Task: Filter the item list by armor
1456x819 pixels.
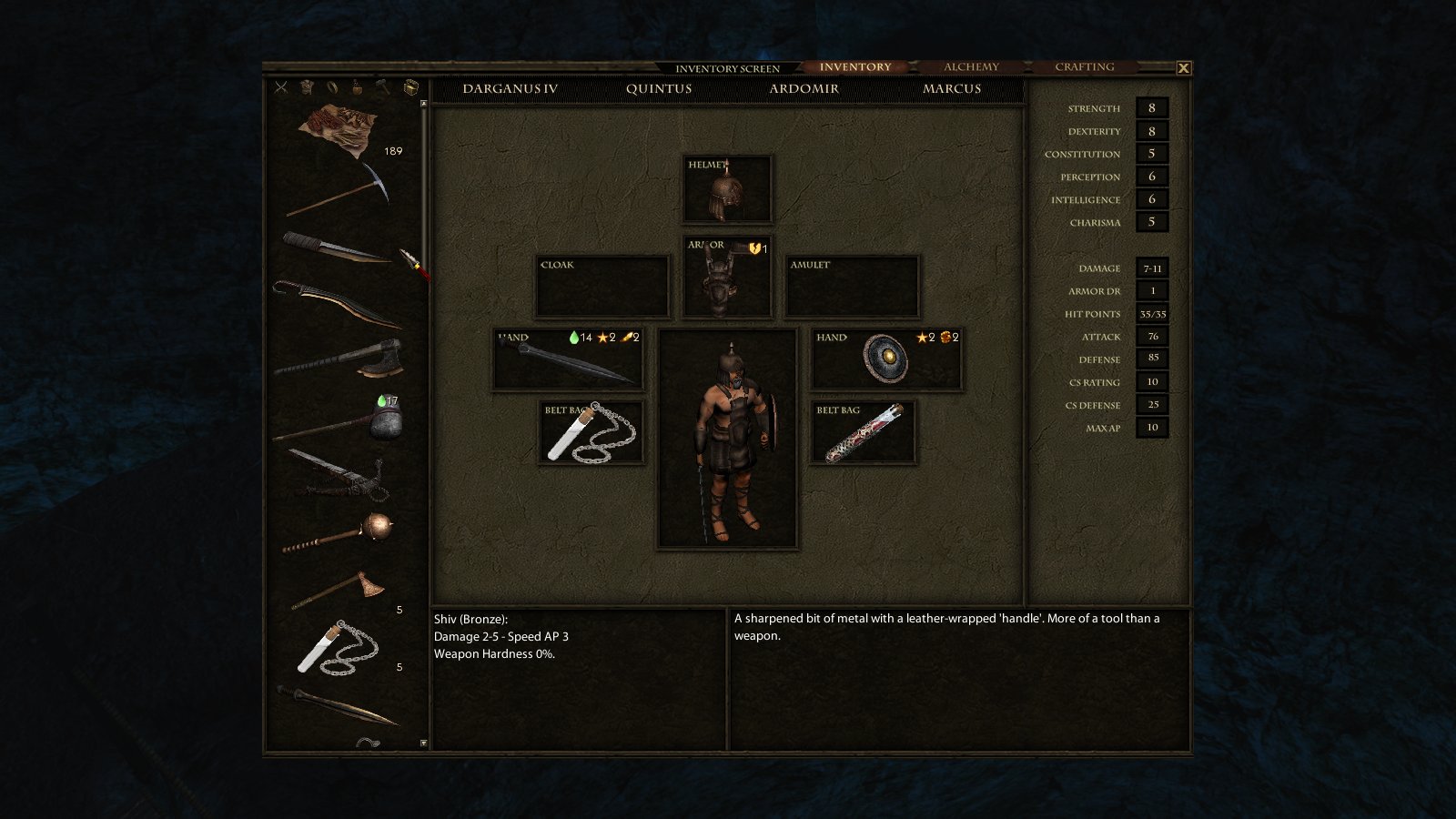Action: [308, 87]
